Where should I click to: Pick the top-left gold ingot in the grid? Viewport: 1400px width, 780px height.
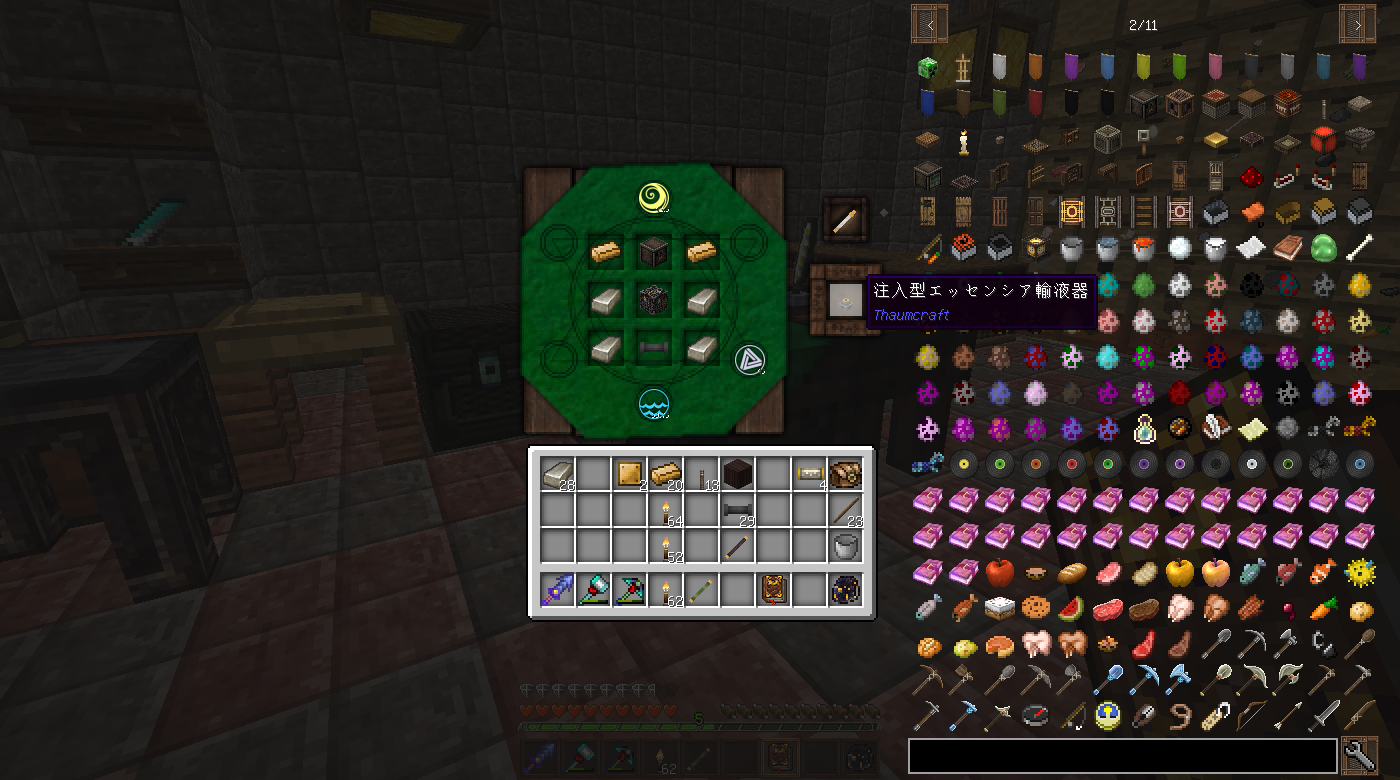pos(605,251)
